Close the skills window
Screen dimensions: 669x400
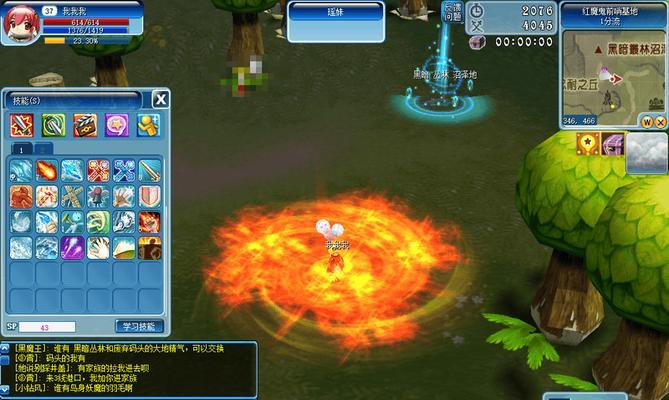(x=161, y=98)
